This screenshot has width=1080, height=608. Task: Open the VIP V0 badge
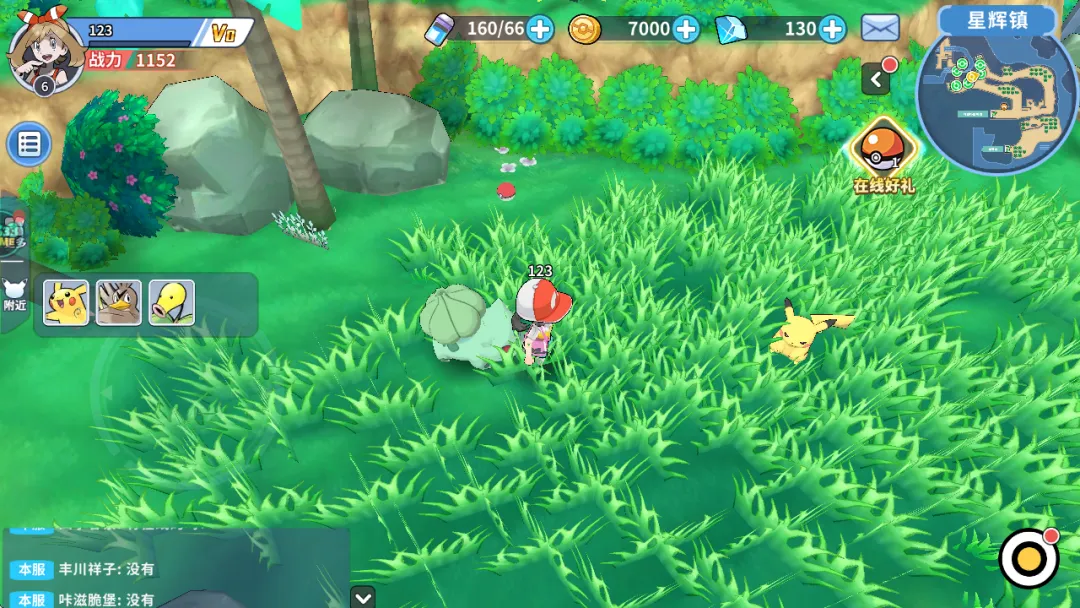pos(224,33)
